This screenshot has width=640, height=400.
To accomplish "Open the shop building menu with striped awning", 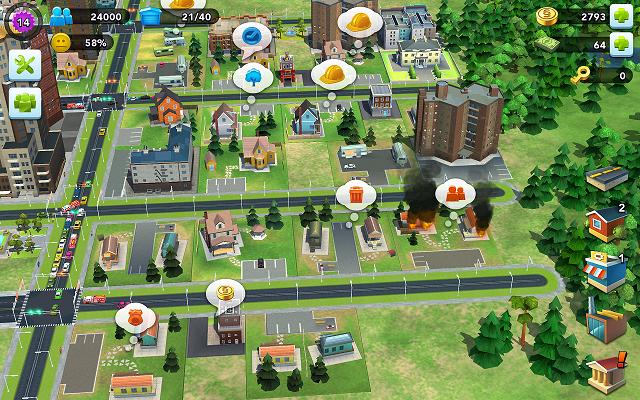I will pos(604,271).
